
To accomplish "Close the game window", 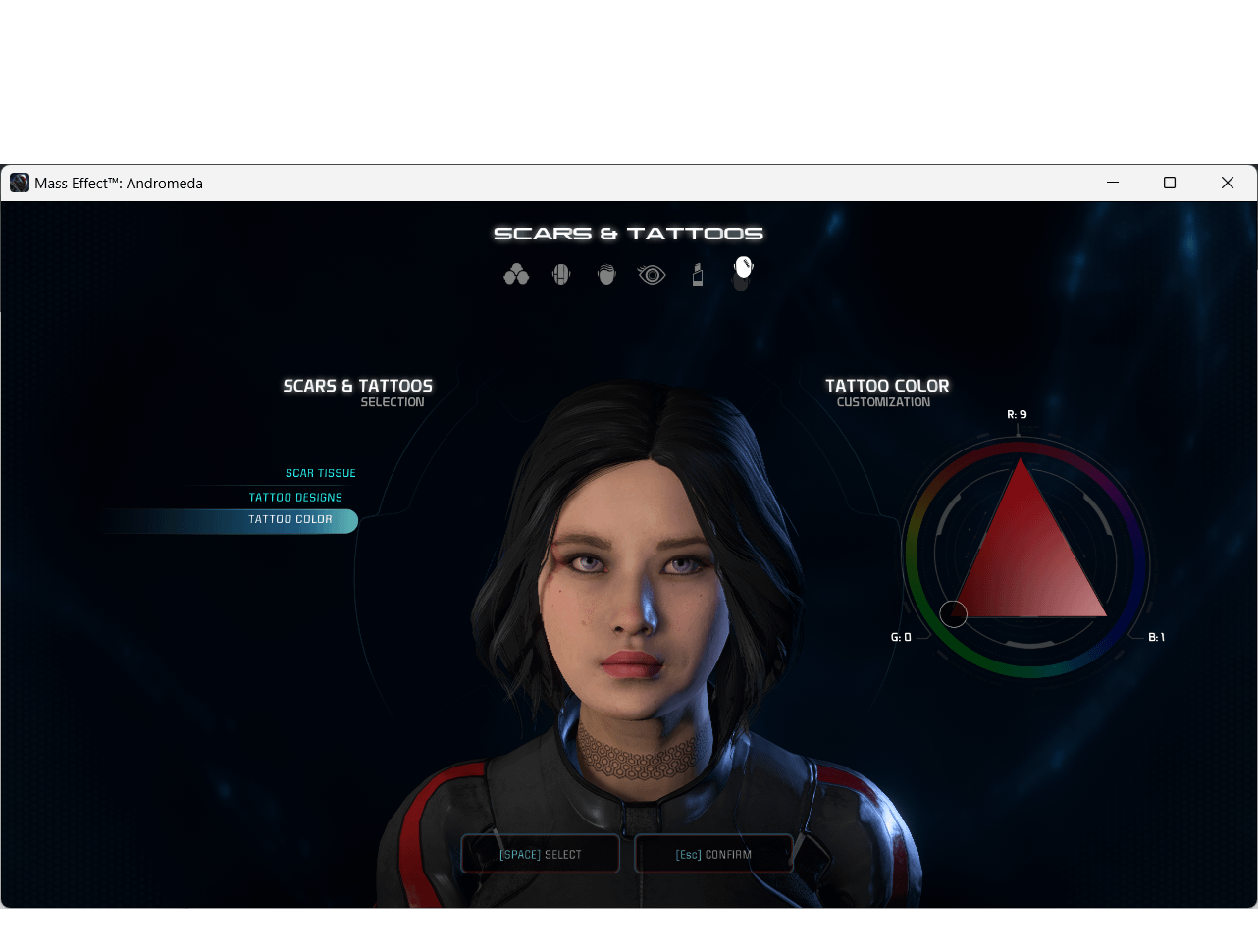I will (x=1227, y=183).
